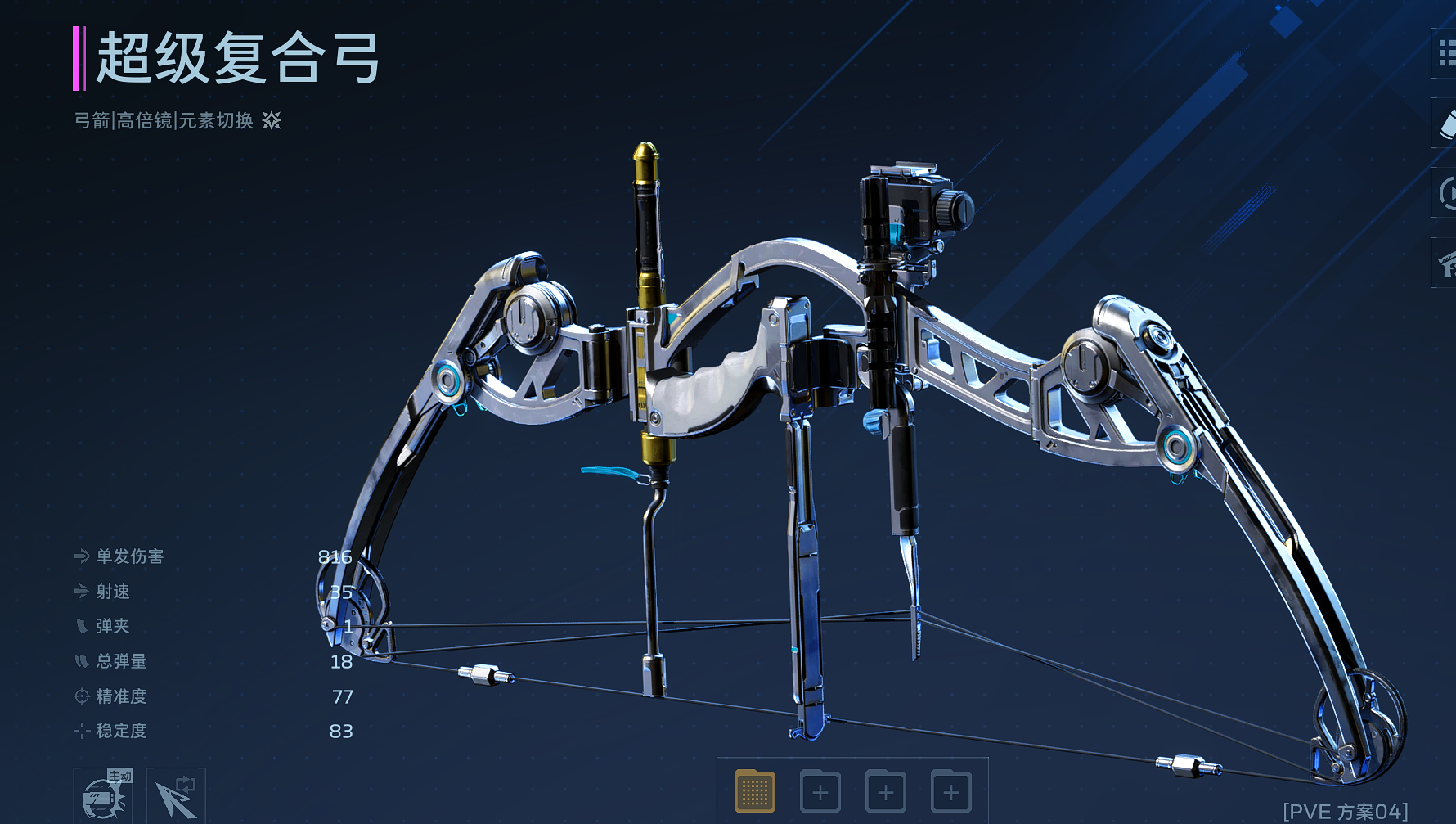This screenshot has height=824, width=1456.
Task: Select the active (主动) weapon skill icon
Action: [x=103, y=796]
